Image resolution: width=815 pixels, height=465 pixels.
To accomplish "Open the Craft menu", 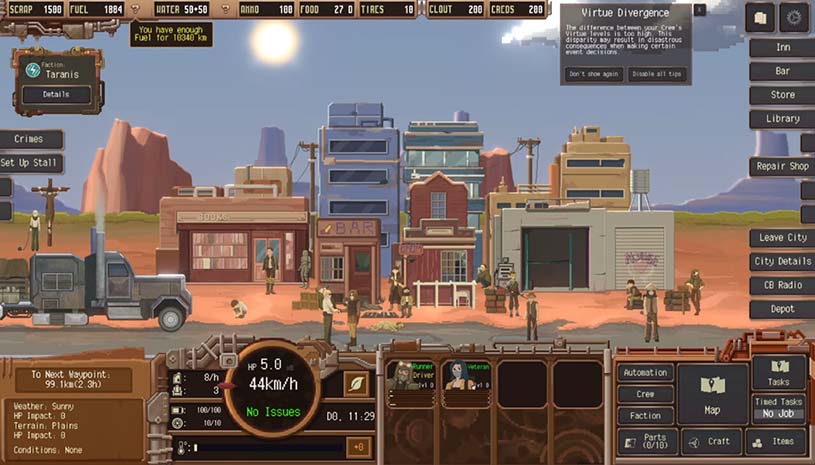I will click(x=712, y=441).
